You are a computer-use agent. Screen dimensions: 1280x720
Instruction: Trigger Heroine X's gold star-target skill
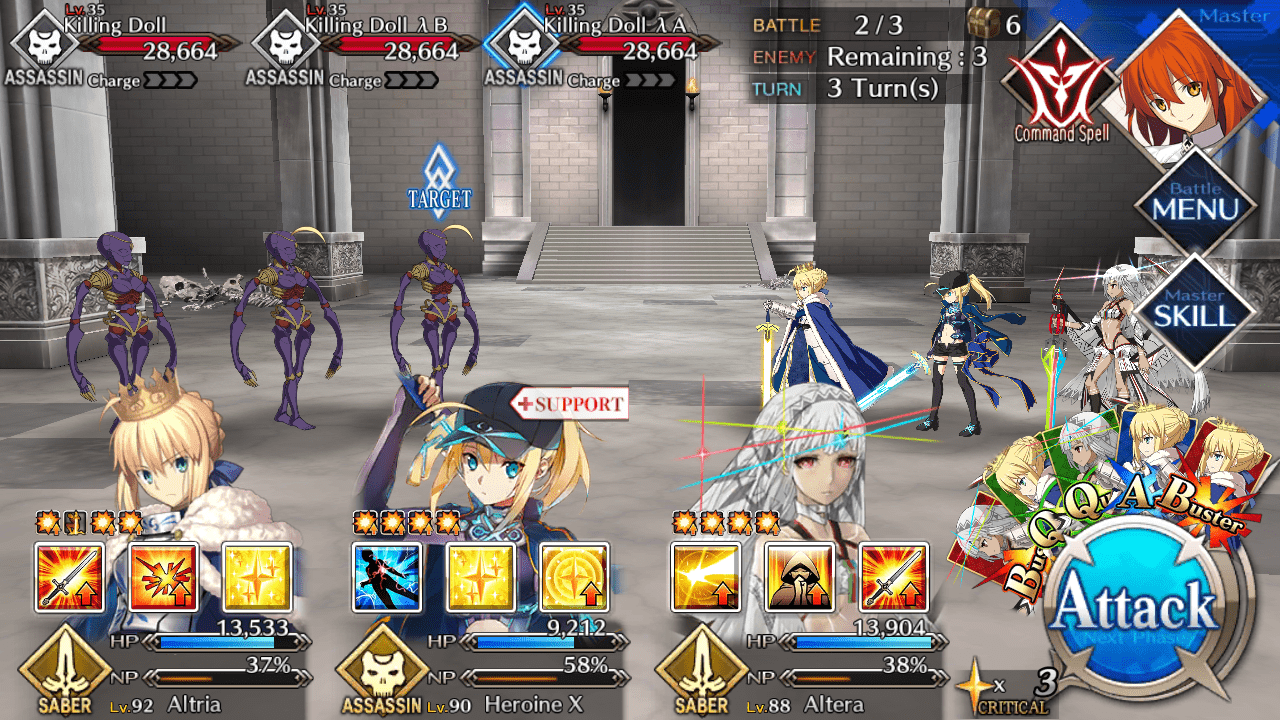coord(574,577)
